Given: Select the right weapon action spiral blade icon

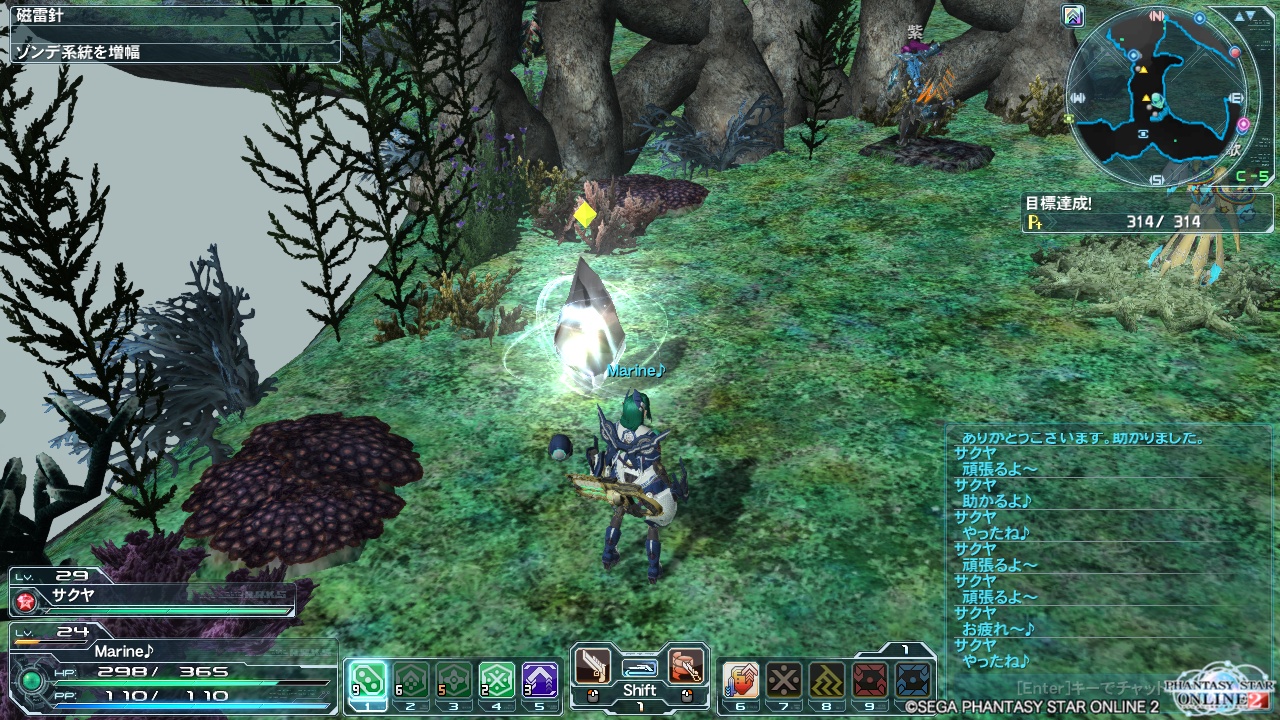Looking at the screenshot, I should [686, 666].
